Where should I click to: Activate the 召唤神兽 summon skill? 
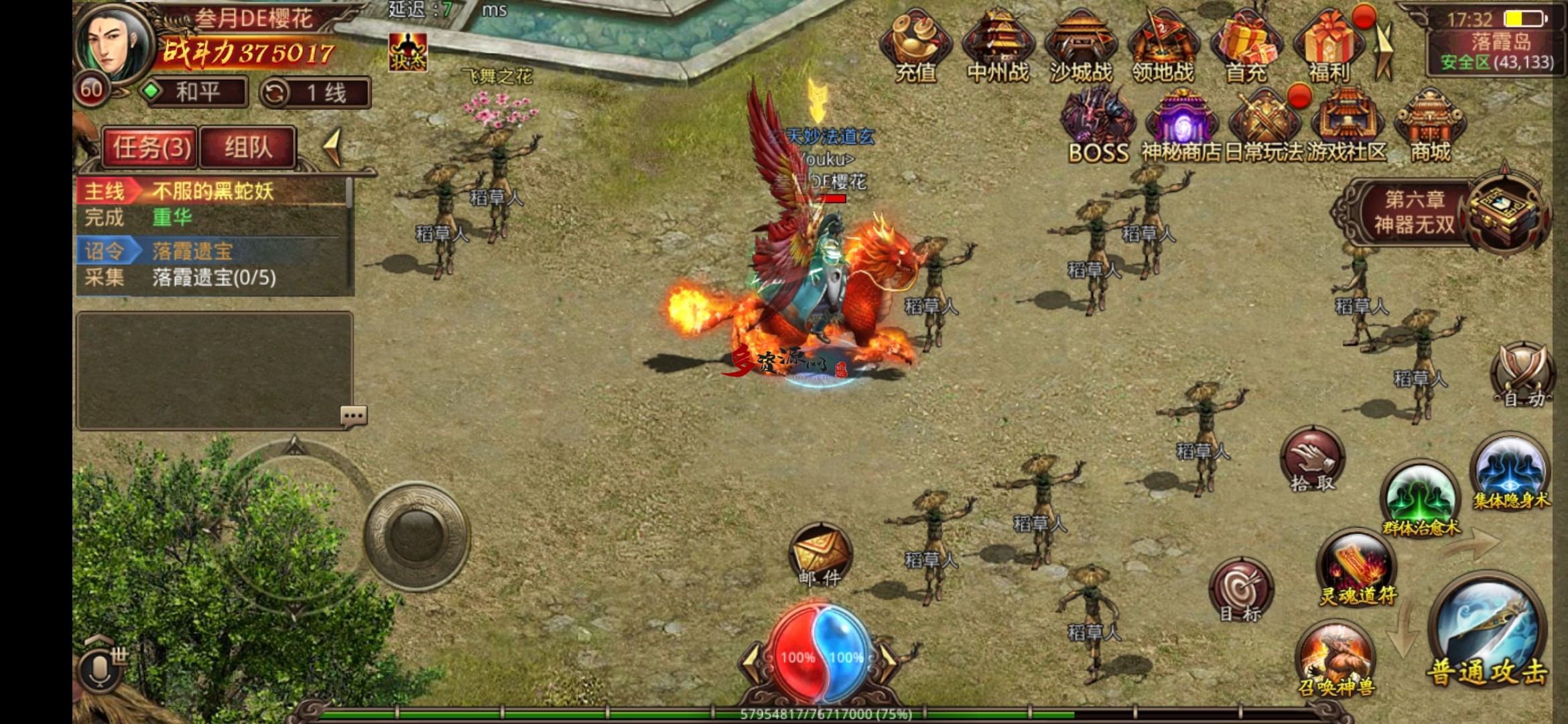pyautogui.click(x=1335, y=660)
